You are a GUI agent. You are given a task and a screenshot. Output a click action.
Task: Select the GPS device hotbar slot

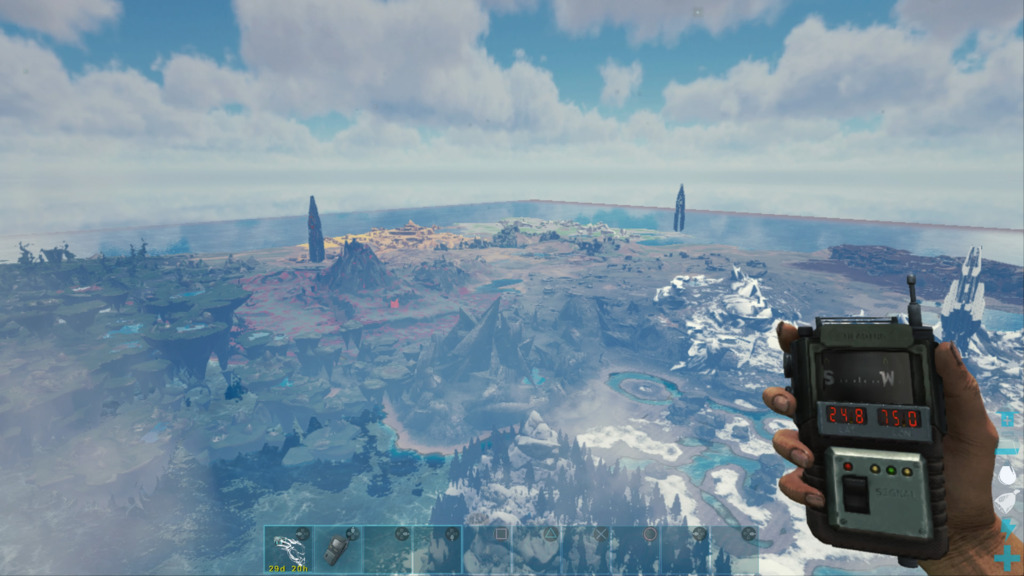coord(338,550)
